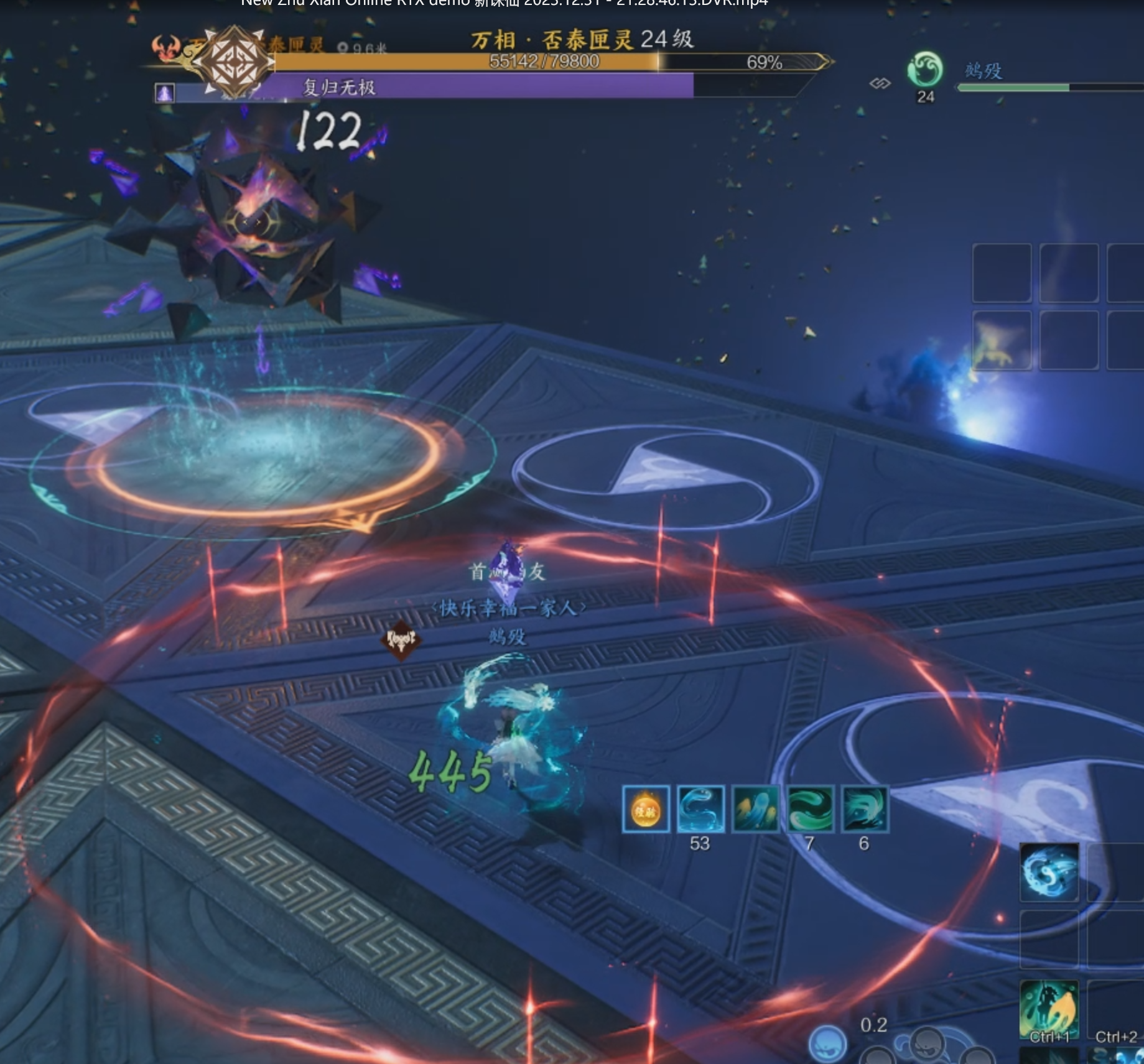Inspect the blue water serpent buff
The image size is (1144, 1064).
[x=700, y=809]
